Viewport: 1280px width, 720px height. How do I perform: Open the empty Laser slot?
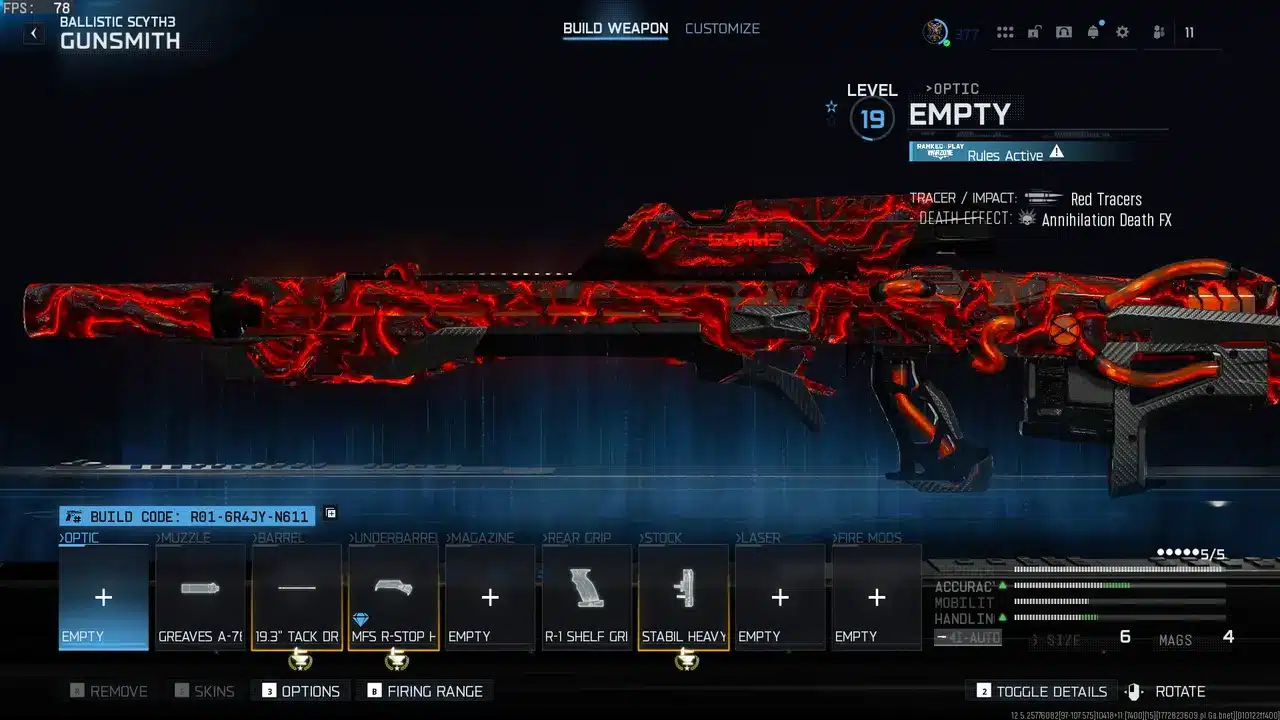[780, 597]
